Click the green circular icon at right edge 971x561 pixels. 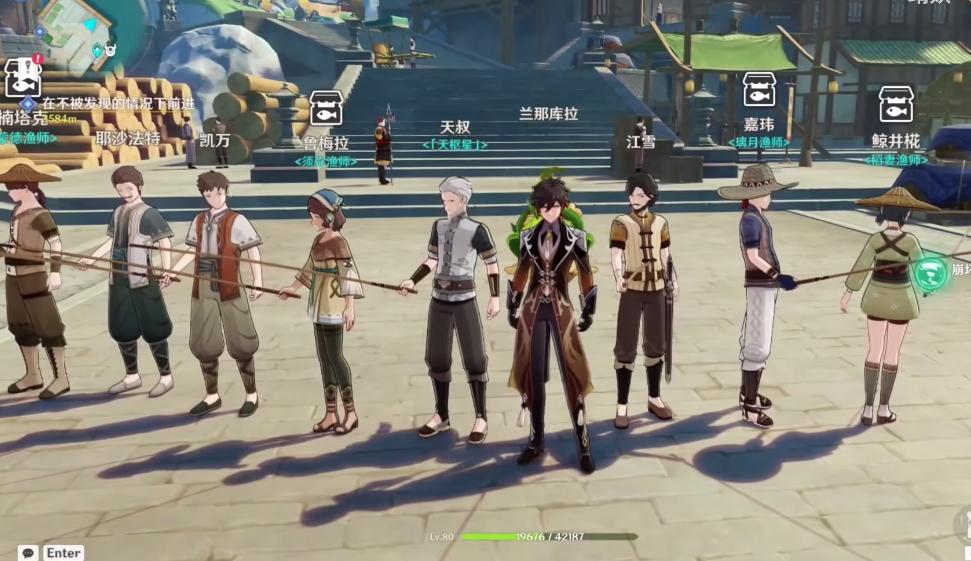pyautogui.click(x=932, y=271)
